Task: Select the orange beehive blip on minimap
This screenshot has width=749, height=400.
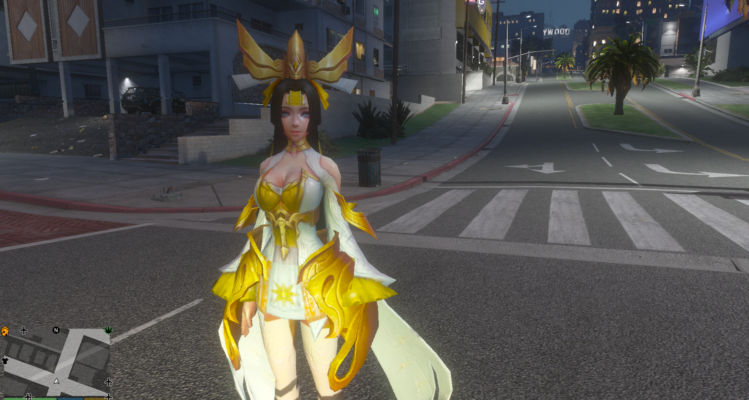Action: pos(5,330)
